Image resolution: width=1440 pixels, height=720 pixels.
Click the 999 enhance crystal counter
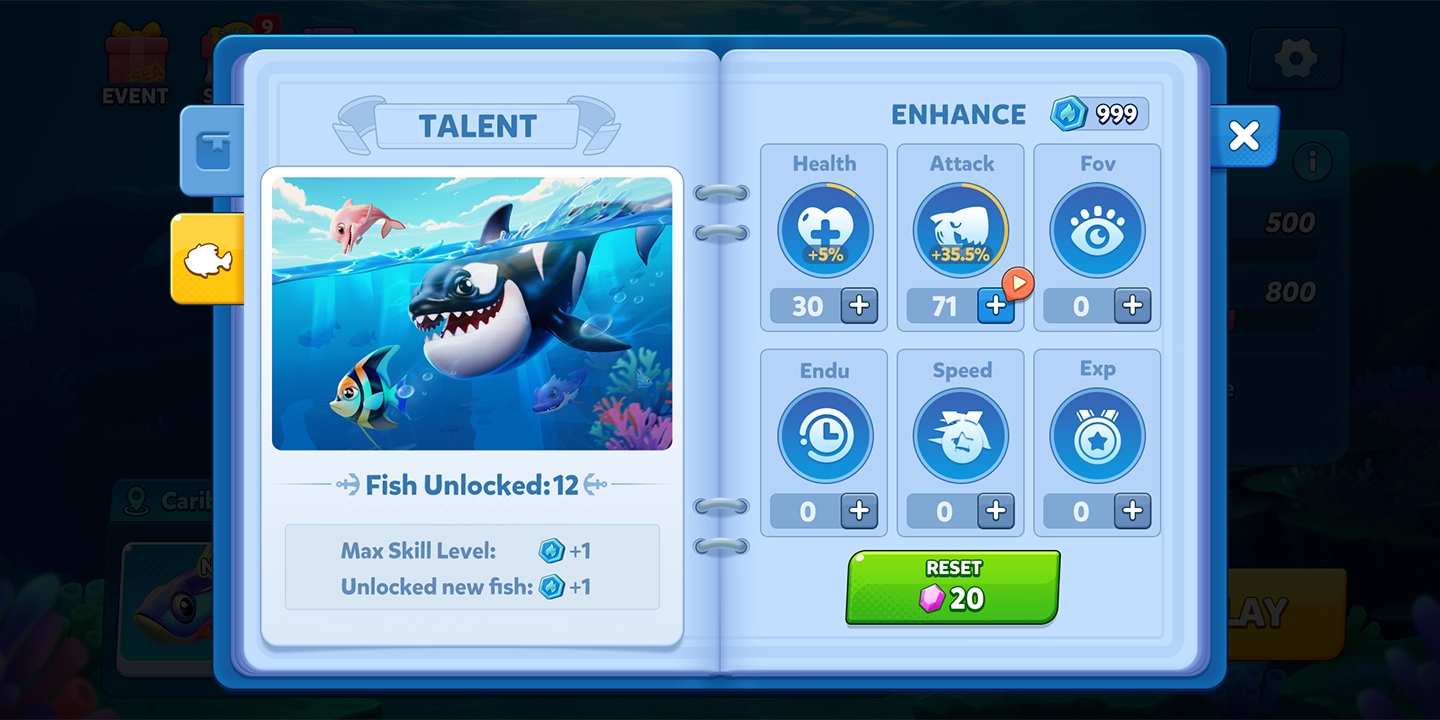(1101, 114)
